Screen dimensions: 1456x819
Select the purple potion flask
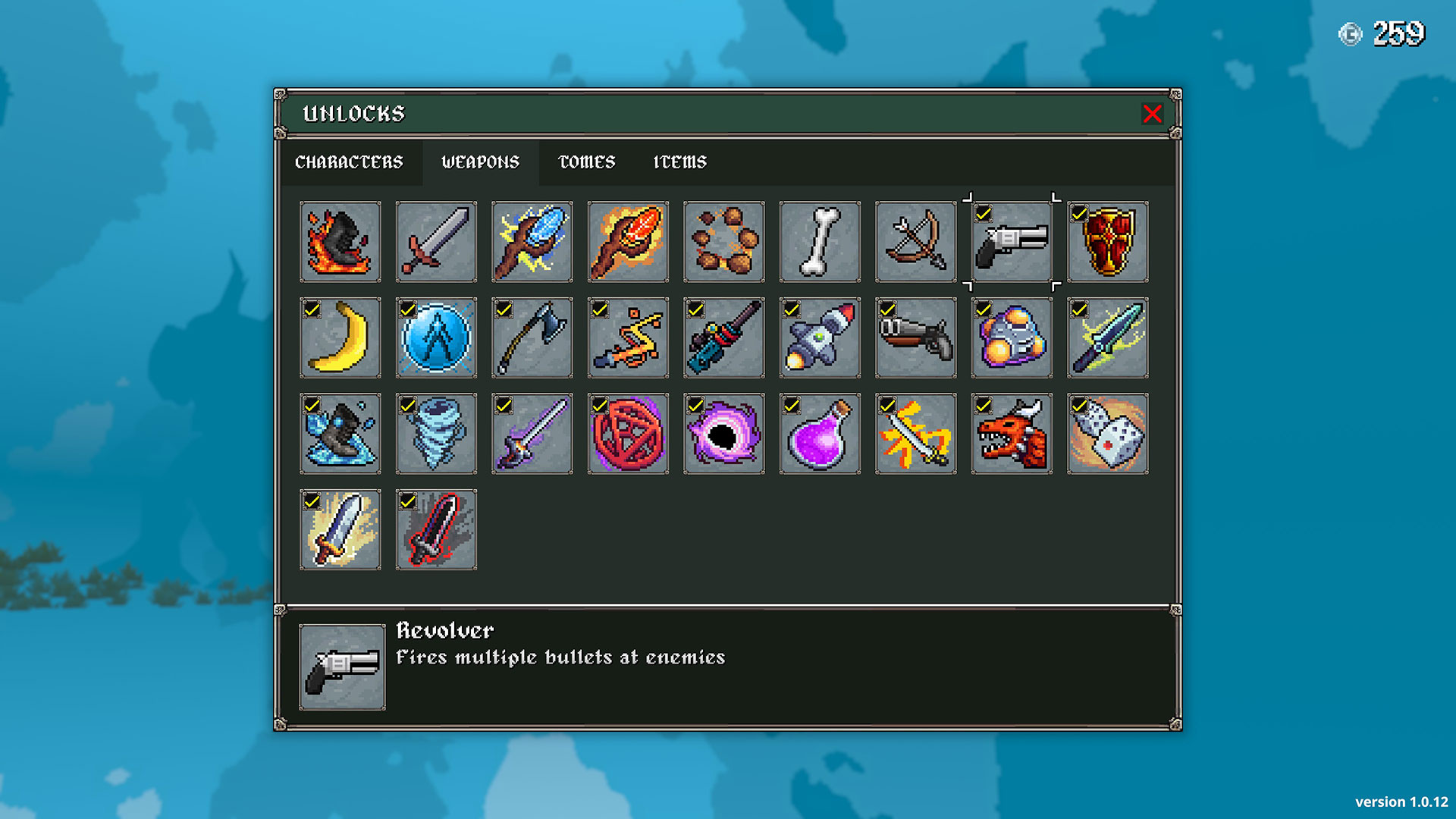coord(820,434)
